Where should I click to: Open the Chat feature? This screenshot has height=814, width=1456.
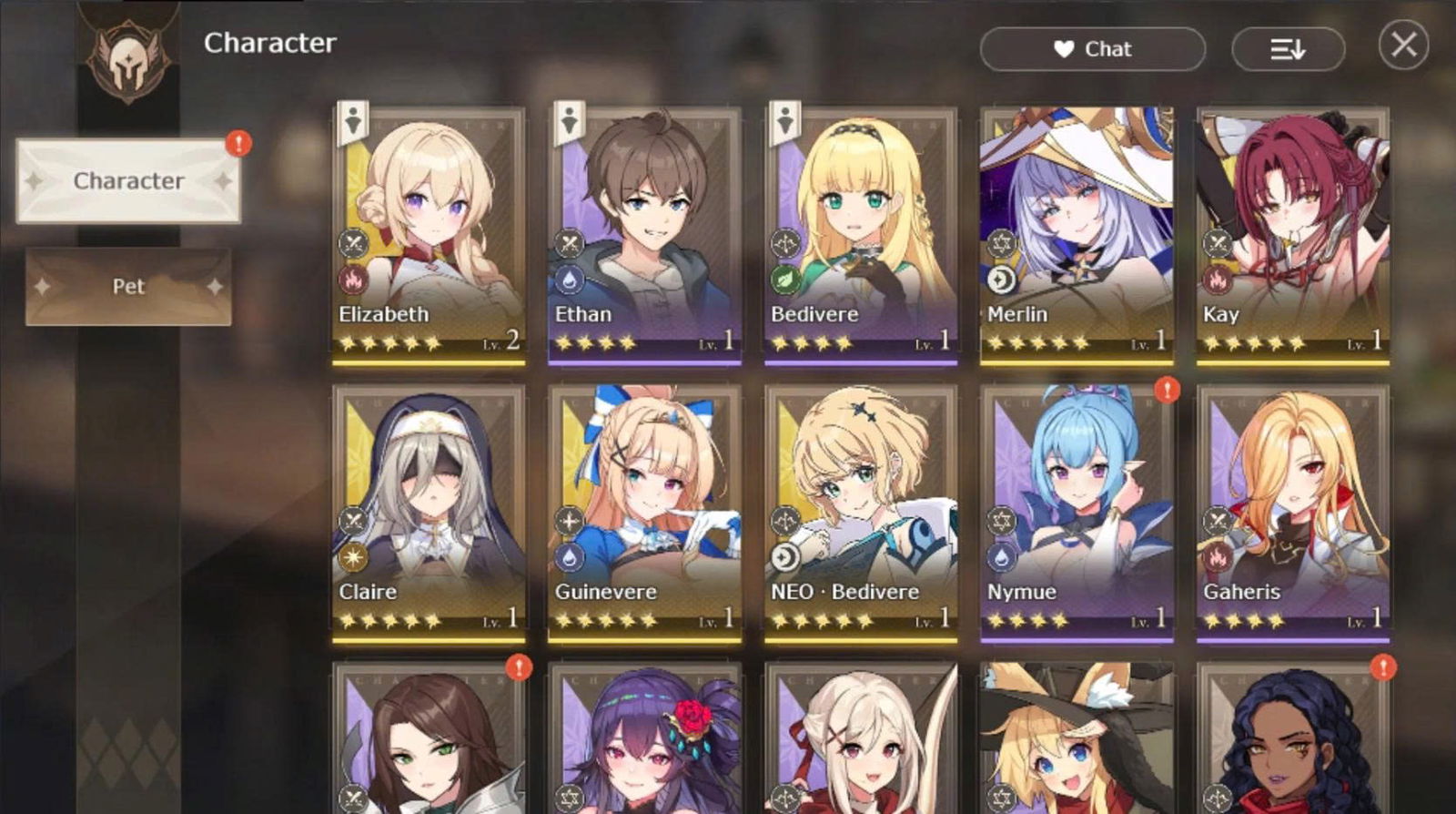(x=1092, y=49)
